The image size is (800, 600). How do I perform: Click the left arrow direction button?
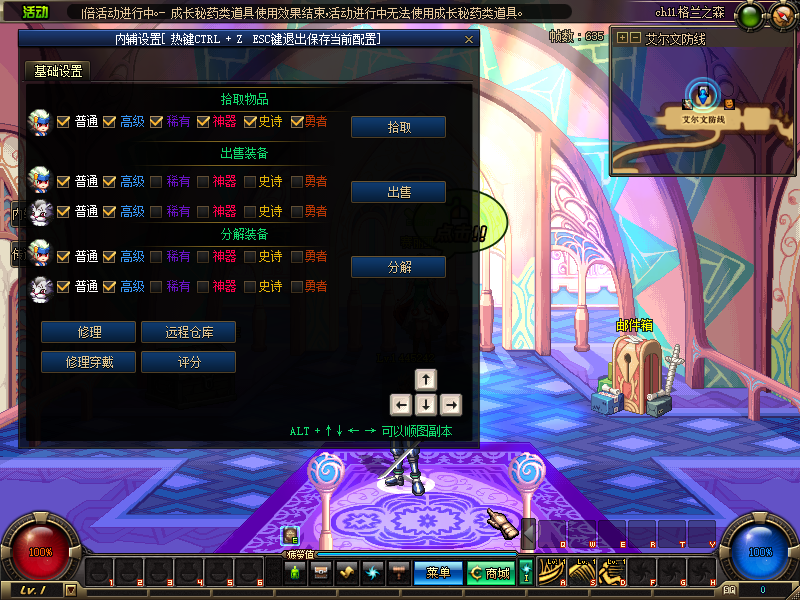point(401,405)
